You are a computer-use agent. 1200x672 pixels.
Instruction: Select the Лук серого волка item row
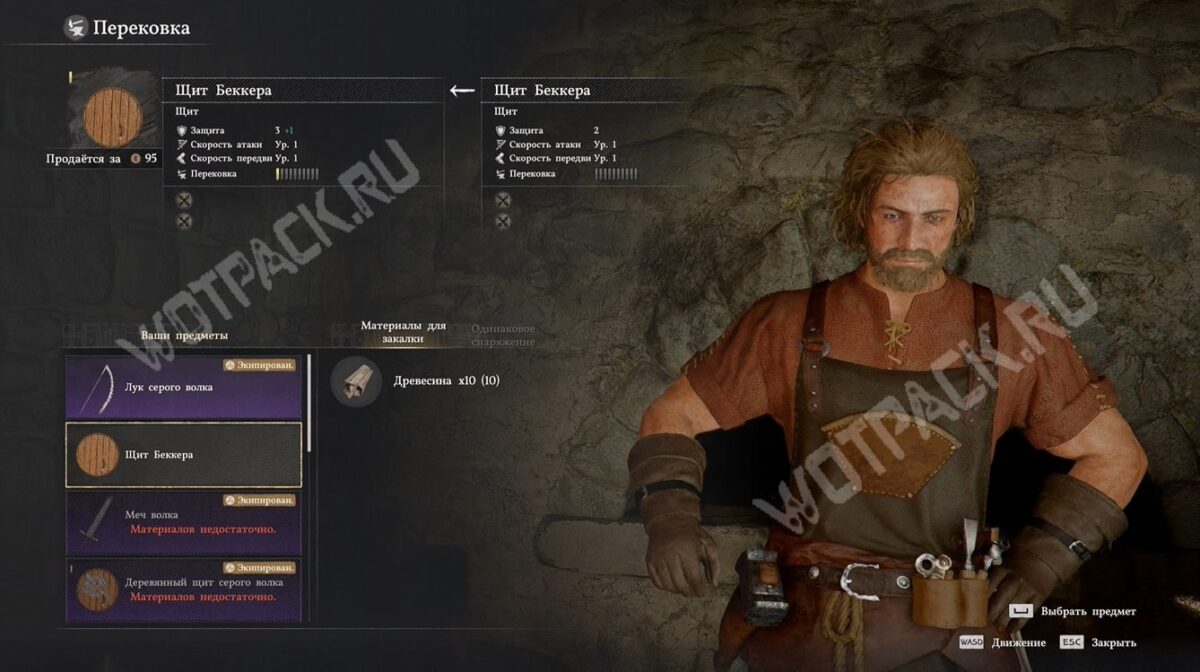coord(184,387)
